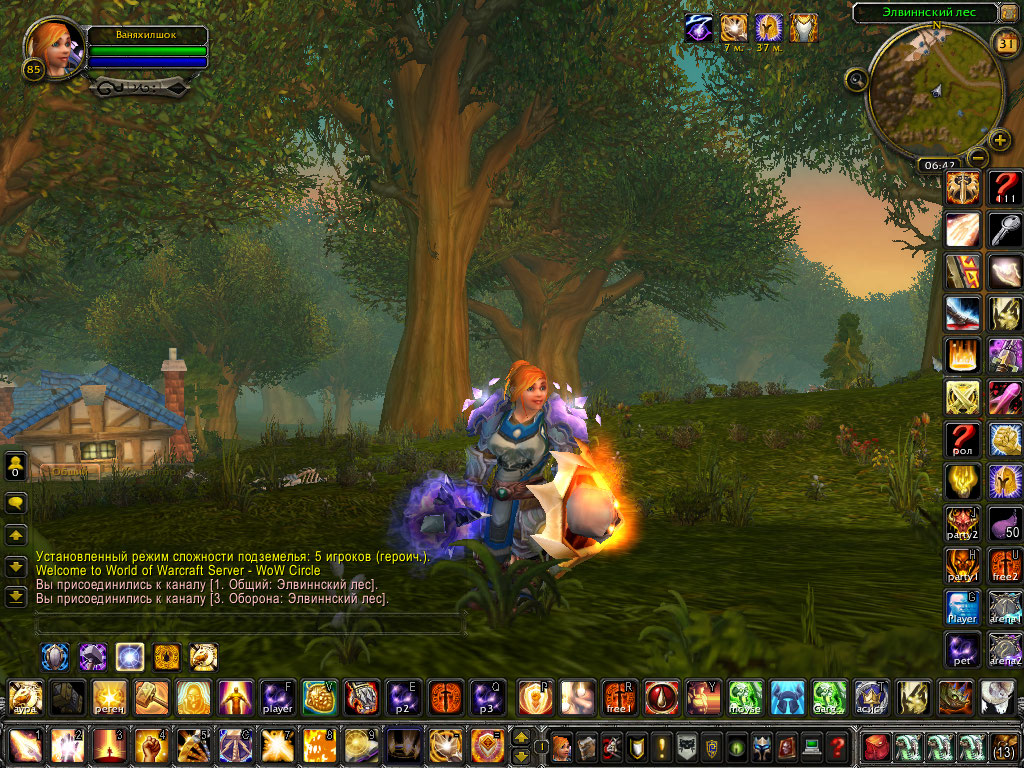Viewport: 1024px width, 768px height.
Task: Use the macro labeled "рол" with question mark
Action: point(962,439)
